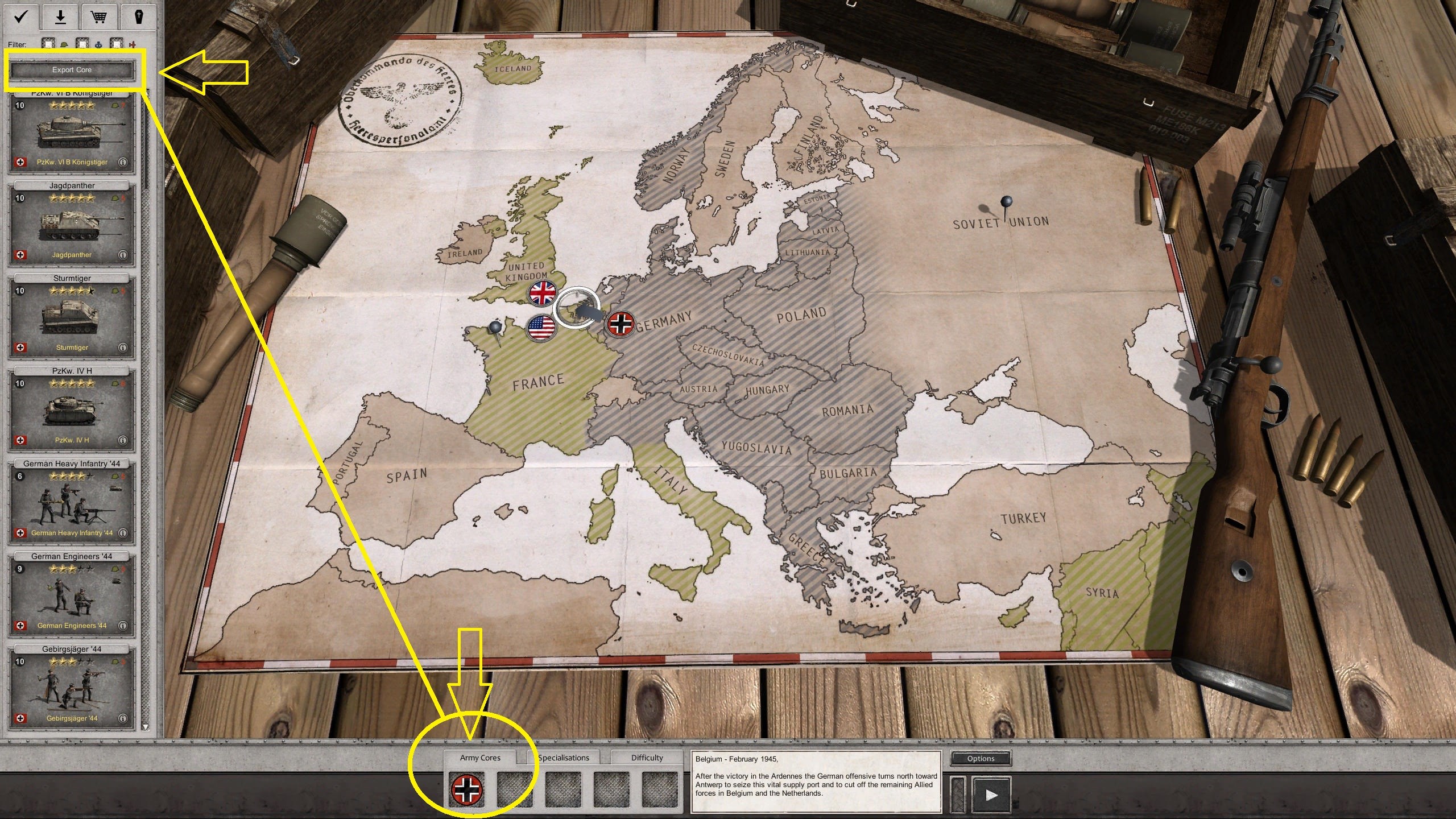The height and width of the screenshot is (819, 1456).
Task: Toggle the naval unit filter checkbox
Action: (82, 44)
